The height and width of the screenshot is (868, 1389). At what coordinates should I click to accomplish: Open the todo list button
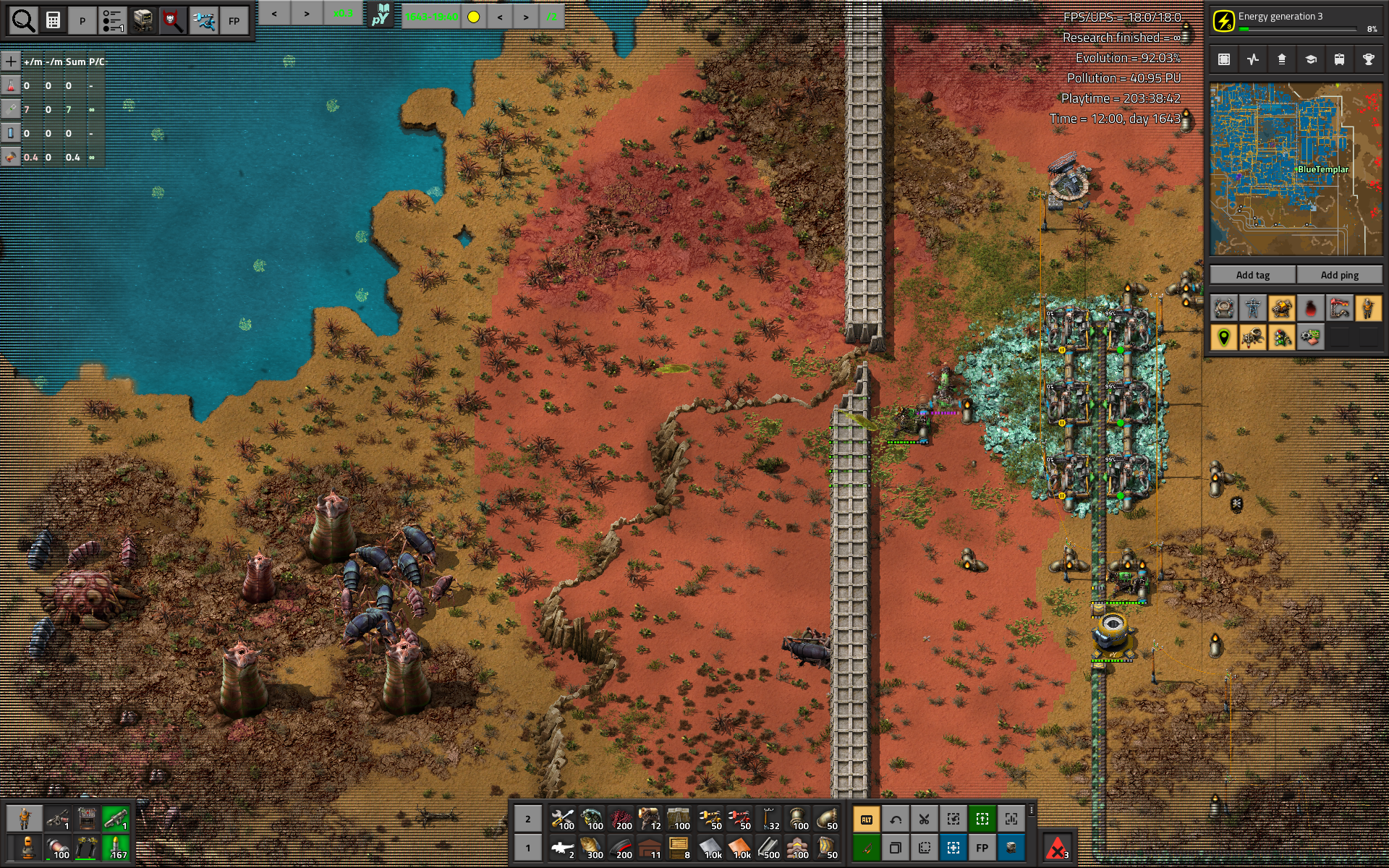113,21
